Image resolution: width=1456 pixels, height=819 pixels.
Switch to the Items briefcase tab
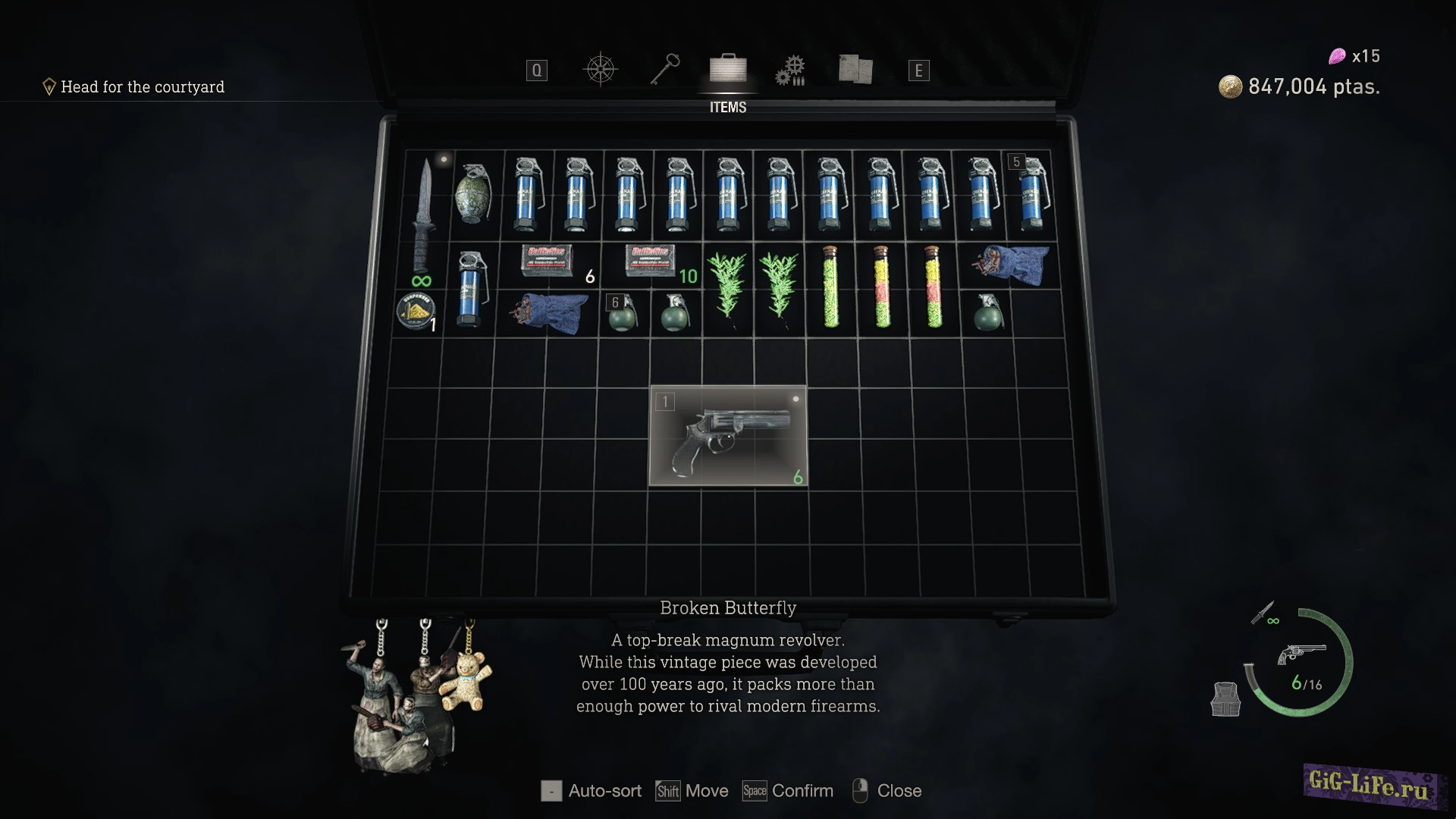[x=727, y=70]
